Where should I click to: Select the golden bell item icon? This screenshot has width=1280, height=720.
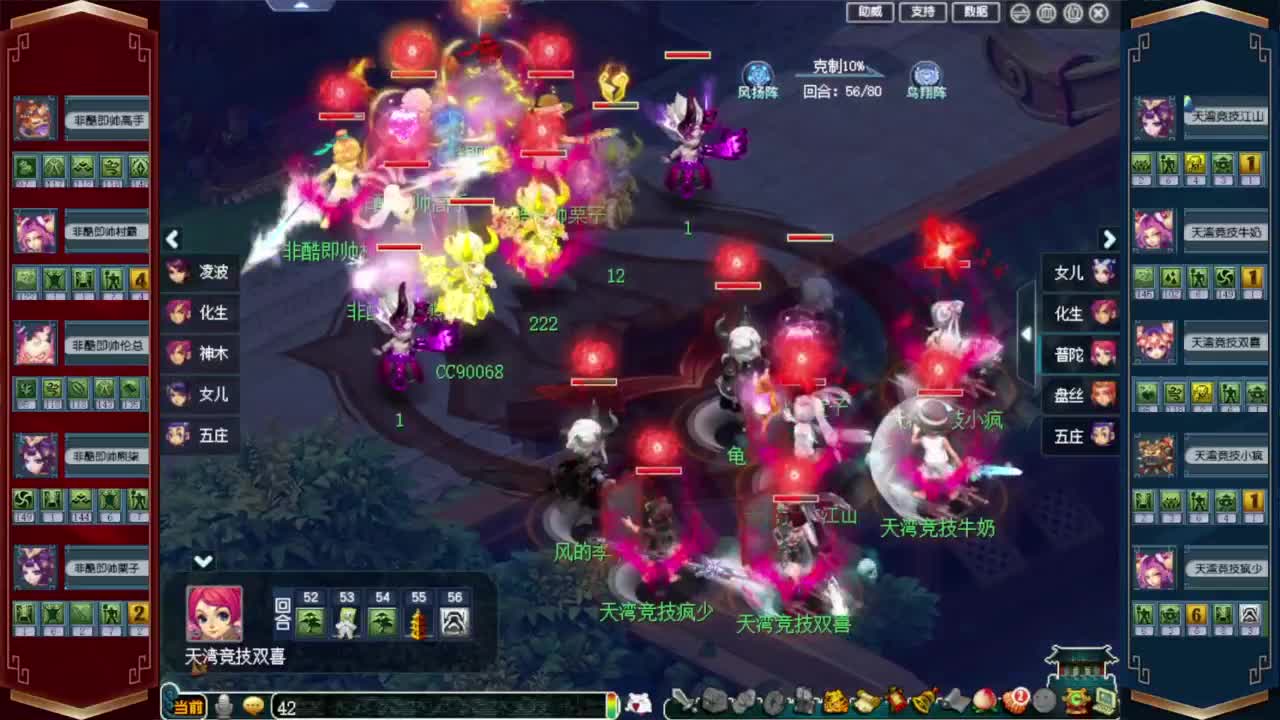921,703
